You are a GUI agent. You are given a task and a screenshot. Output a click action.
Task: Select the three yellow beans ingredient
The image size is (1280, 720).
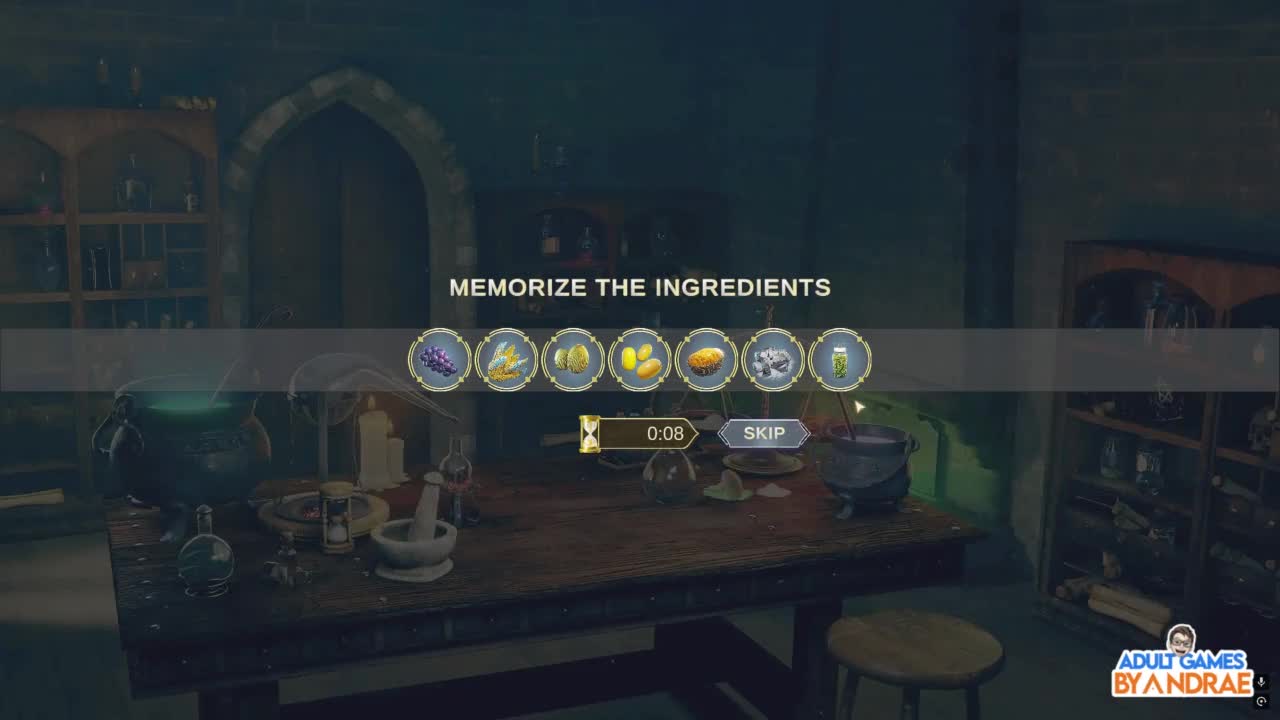click(x=640, y=360)
